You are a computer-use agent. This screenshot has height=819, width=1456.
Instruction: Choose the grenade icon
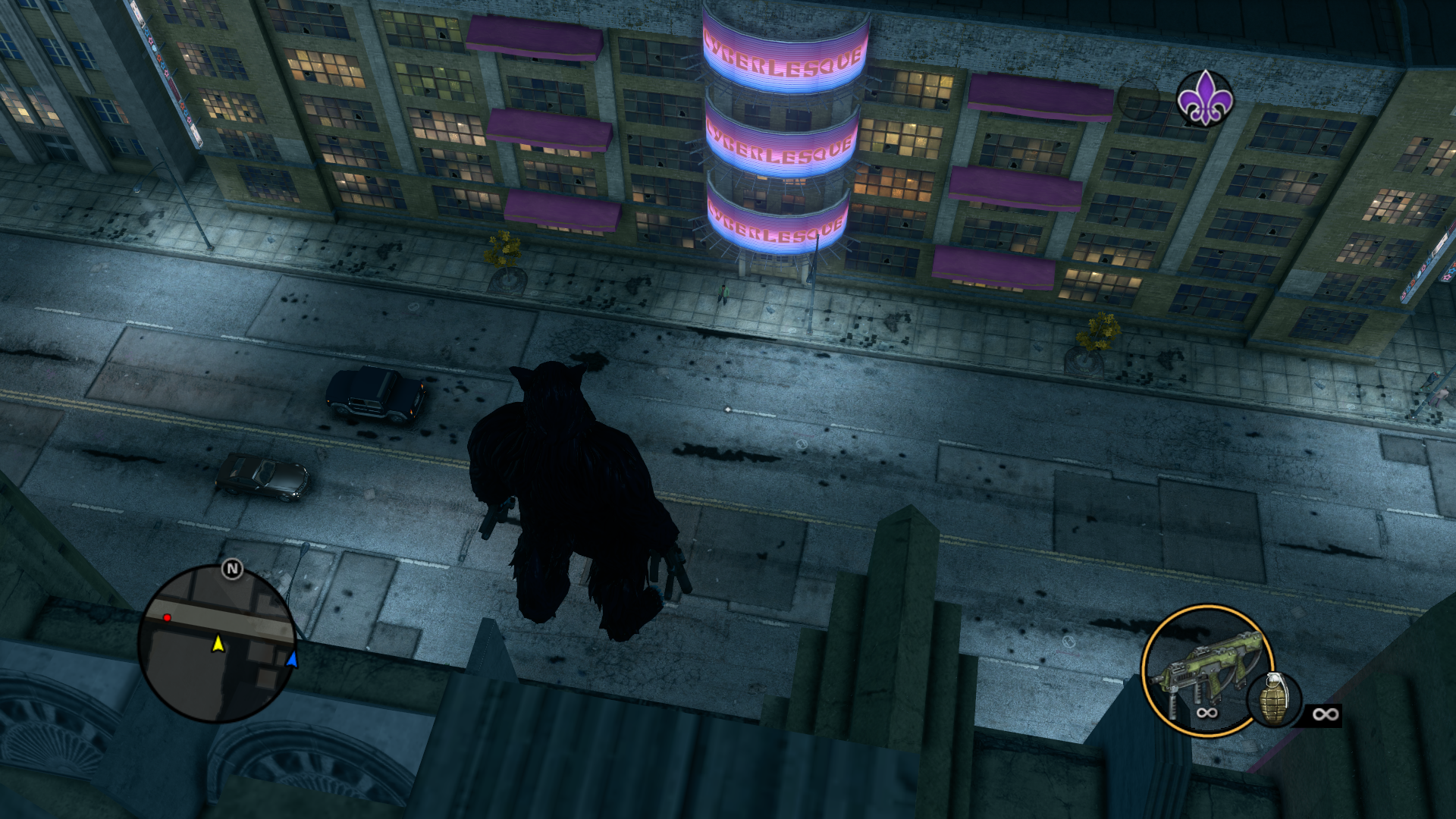(x=1273, y=699)
